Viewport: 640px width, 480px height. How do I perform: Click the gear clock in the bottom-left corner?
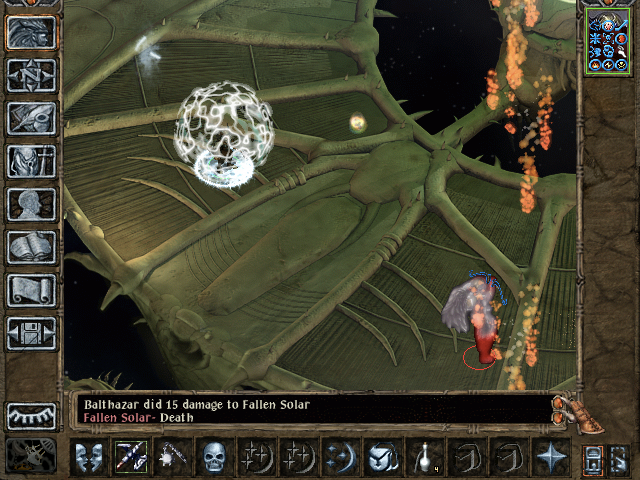[30, 457]
